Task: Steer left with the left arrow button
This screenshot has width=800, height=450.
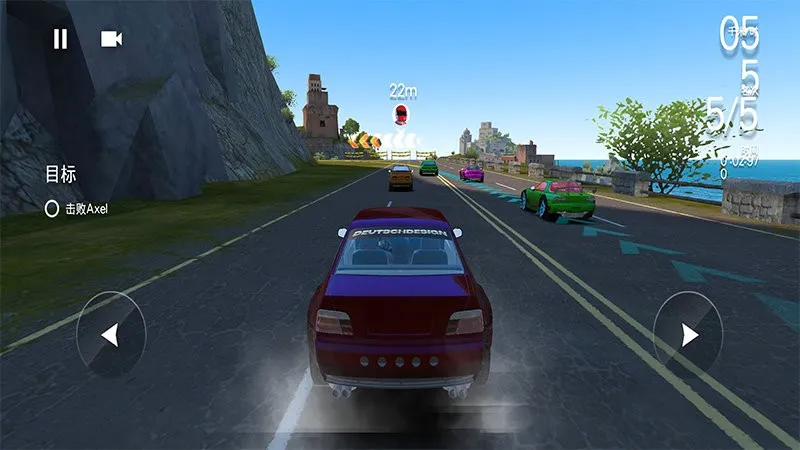Action: 111,334
